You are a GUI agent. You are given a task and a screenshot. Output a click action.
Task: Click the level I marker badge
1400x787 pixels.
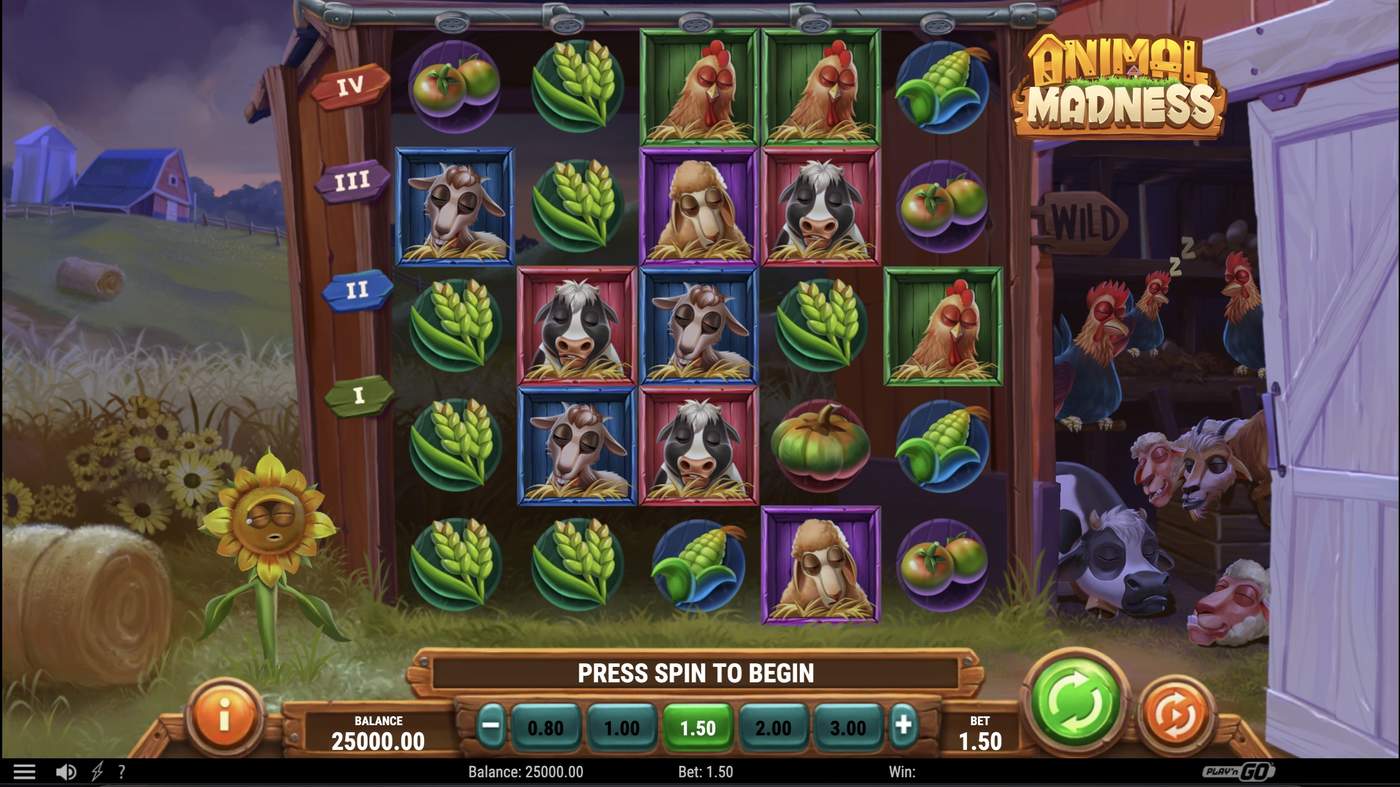click(358, 395)
